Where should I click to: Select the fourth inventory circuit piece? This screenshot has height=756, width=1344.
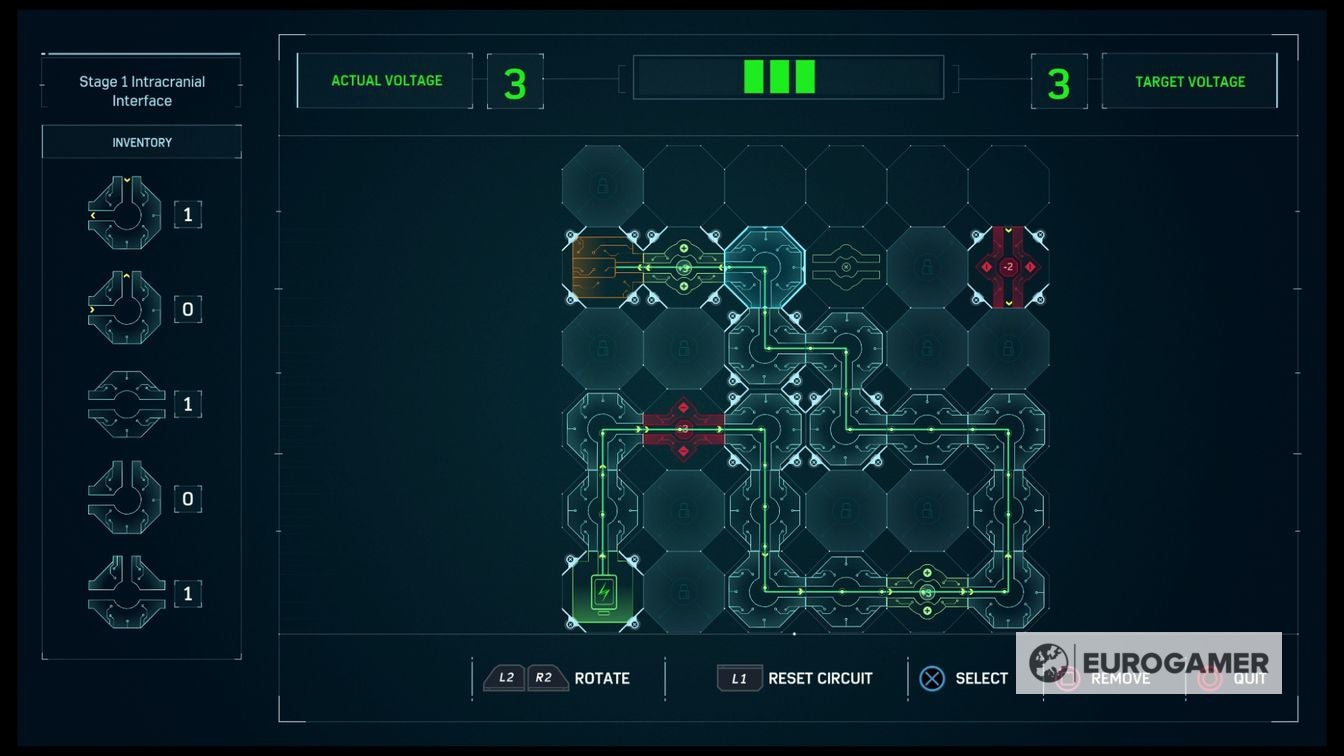[x=122, y=498]
